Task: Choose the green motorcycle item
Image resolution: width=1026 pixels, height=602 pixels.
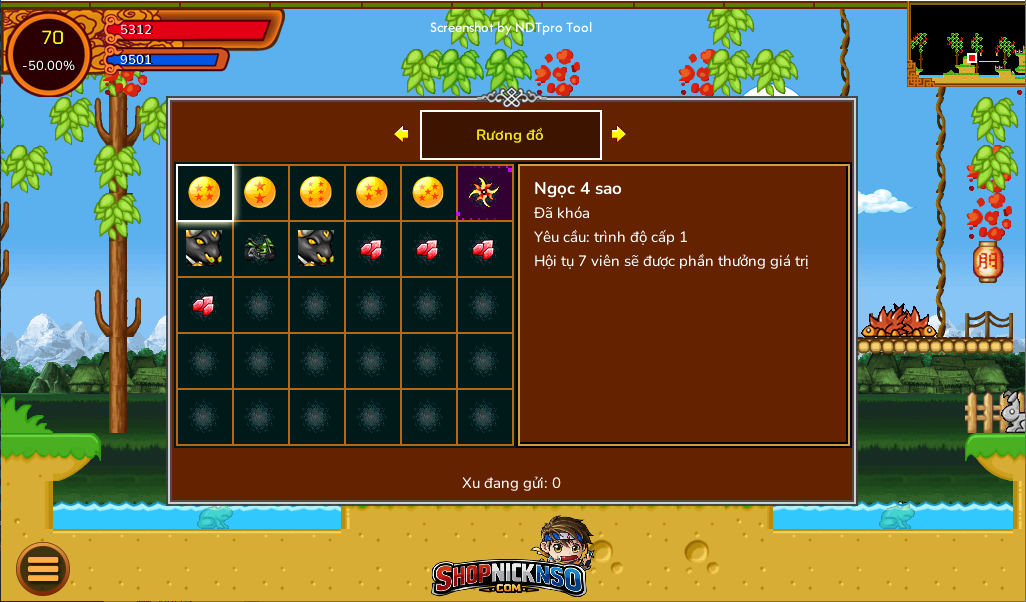Action: [260, 248]
